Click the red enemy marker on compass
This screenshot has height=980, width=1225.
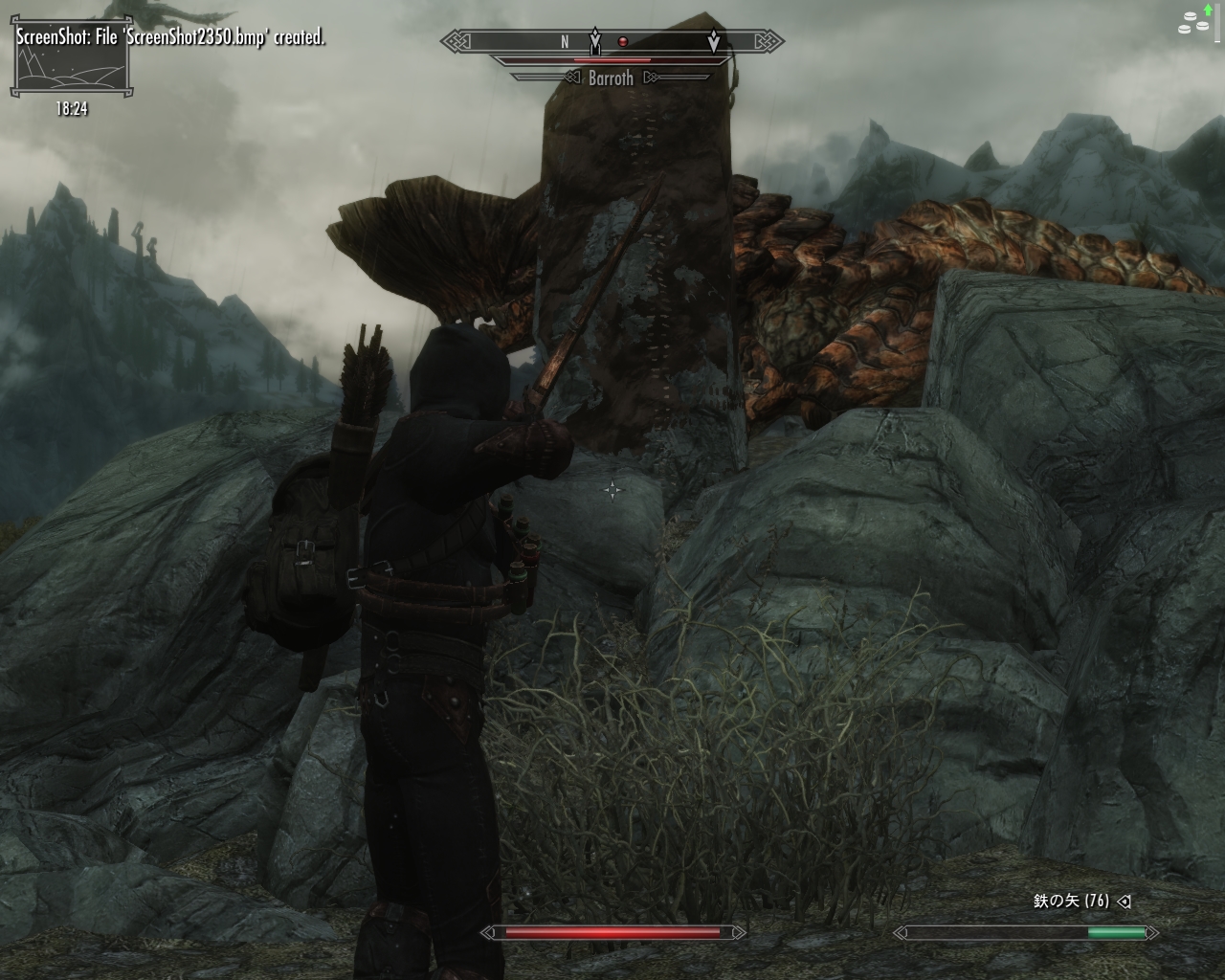(x=623, y=41)
